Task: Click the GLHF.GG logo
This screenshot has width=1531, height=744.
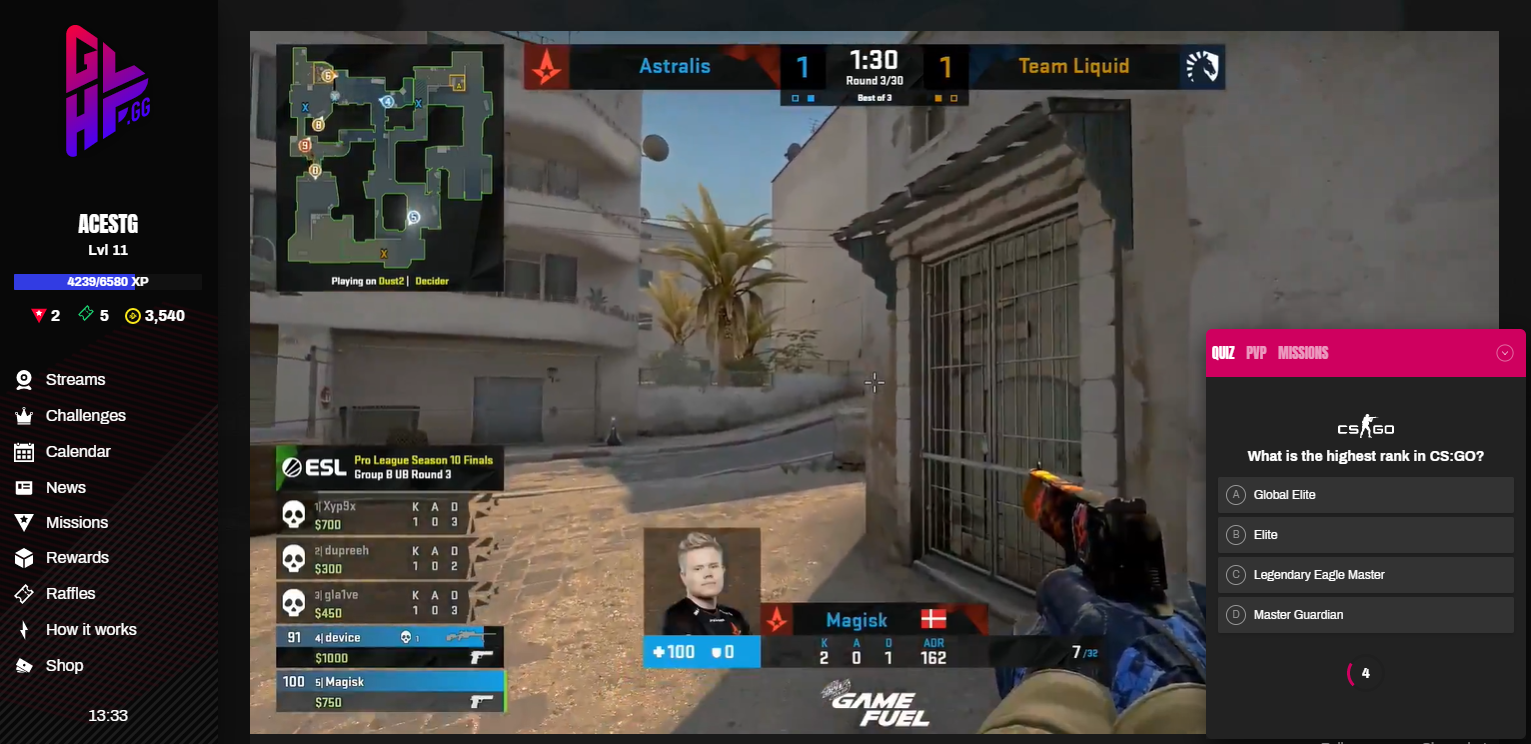Action: pyautogui.click(x=107, y=92)
